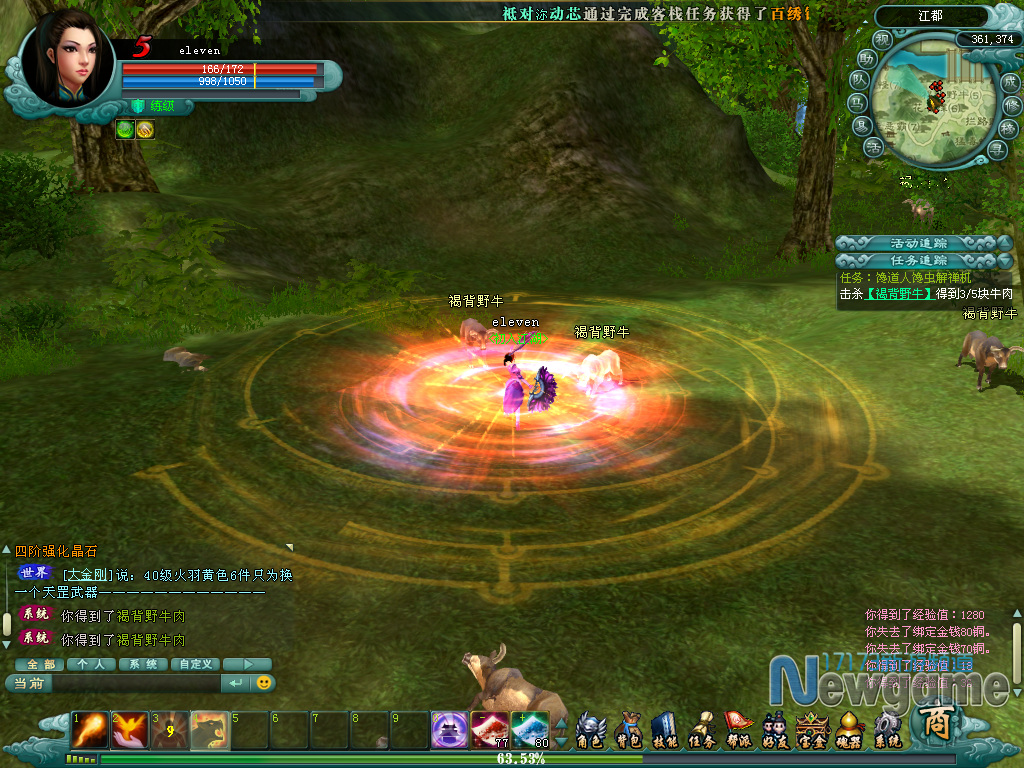
Task: Open the chat emoji smiley picker
Action: point(264,683)
